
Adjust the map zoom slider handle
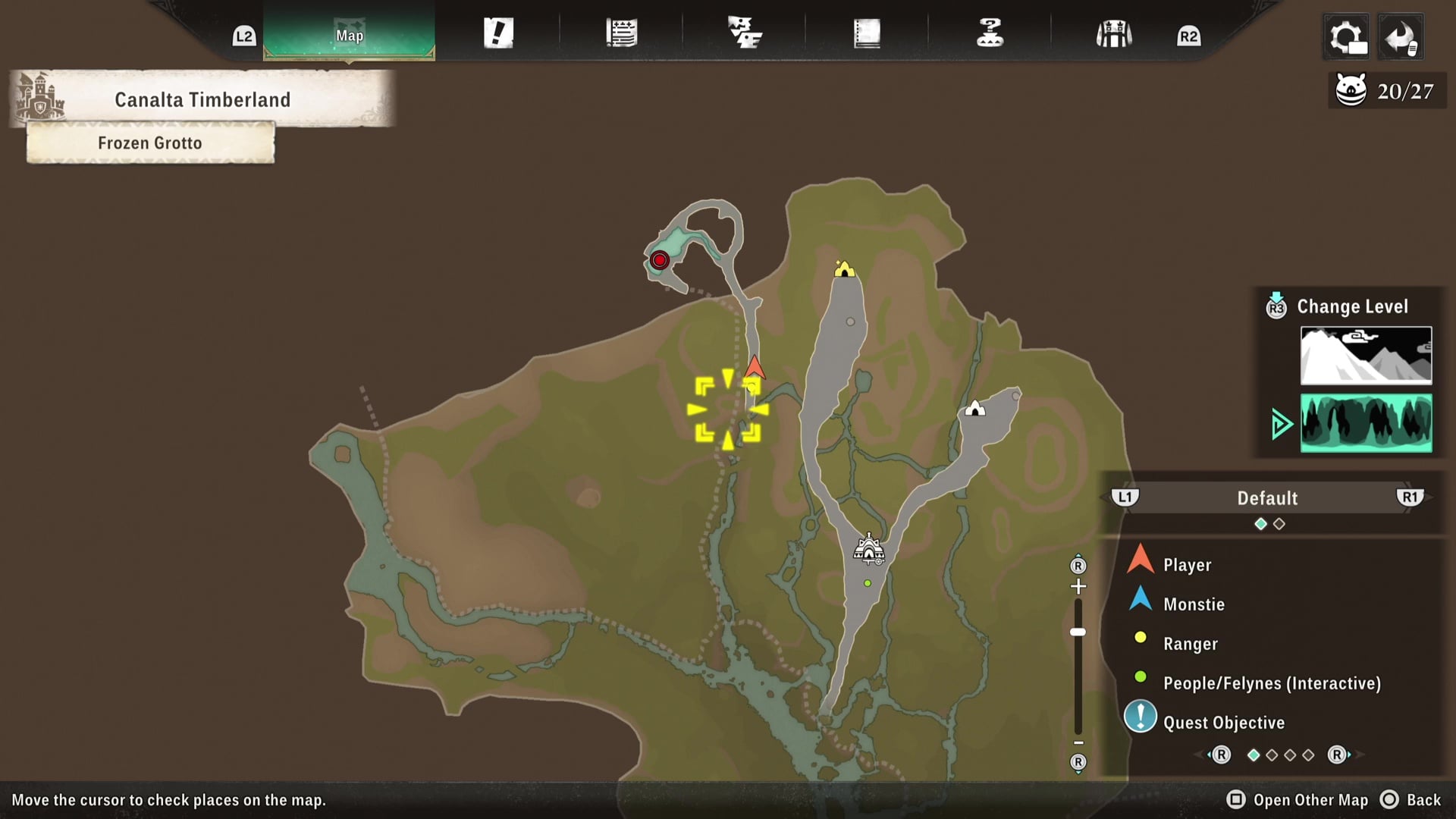point(1078,632)
